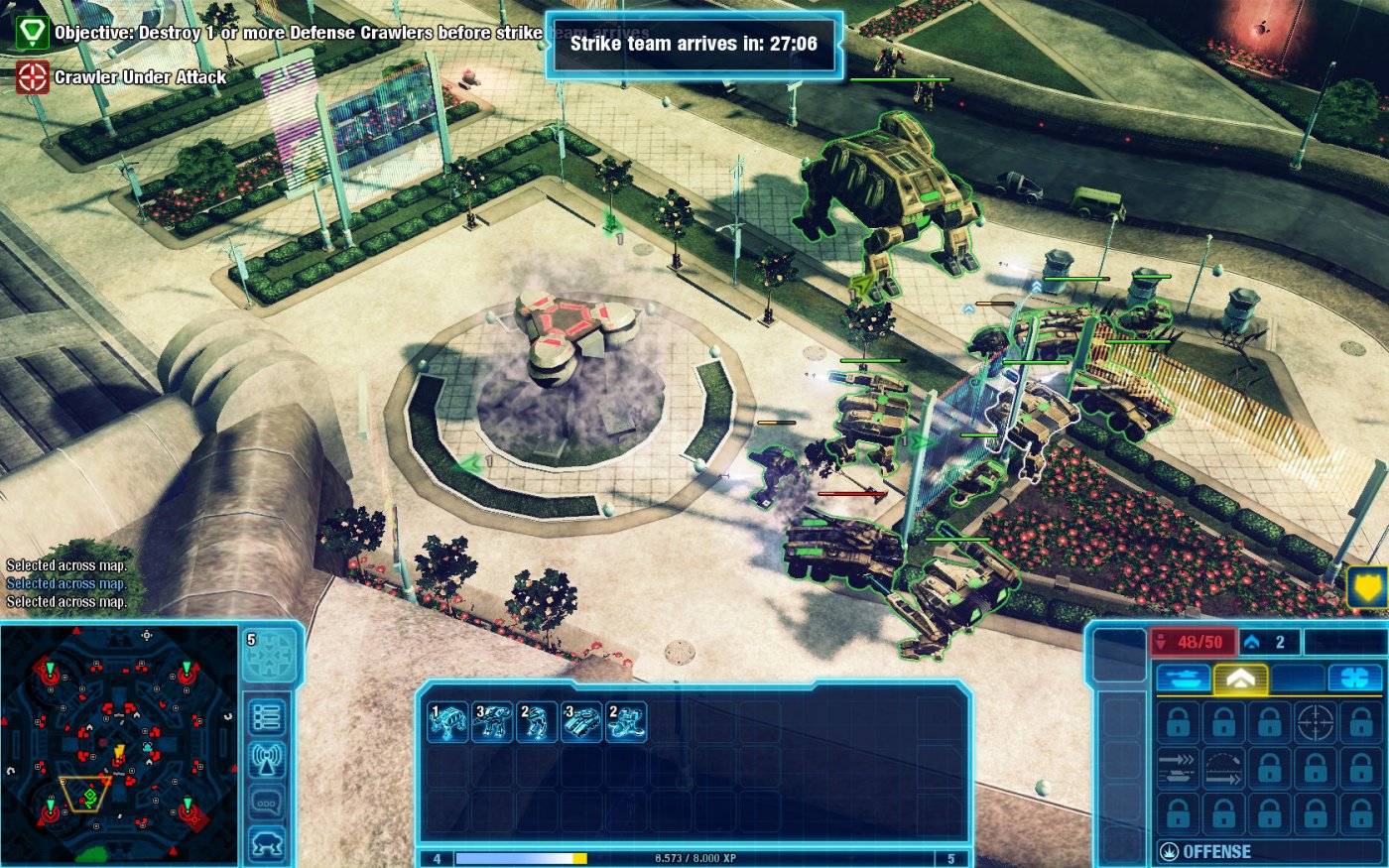Open the support powers tab
Screen dimensions: 1389x868
[x=1356, y=678]
